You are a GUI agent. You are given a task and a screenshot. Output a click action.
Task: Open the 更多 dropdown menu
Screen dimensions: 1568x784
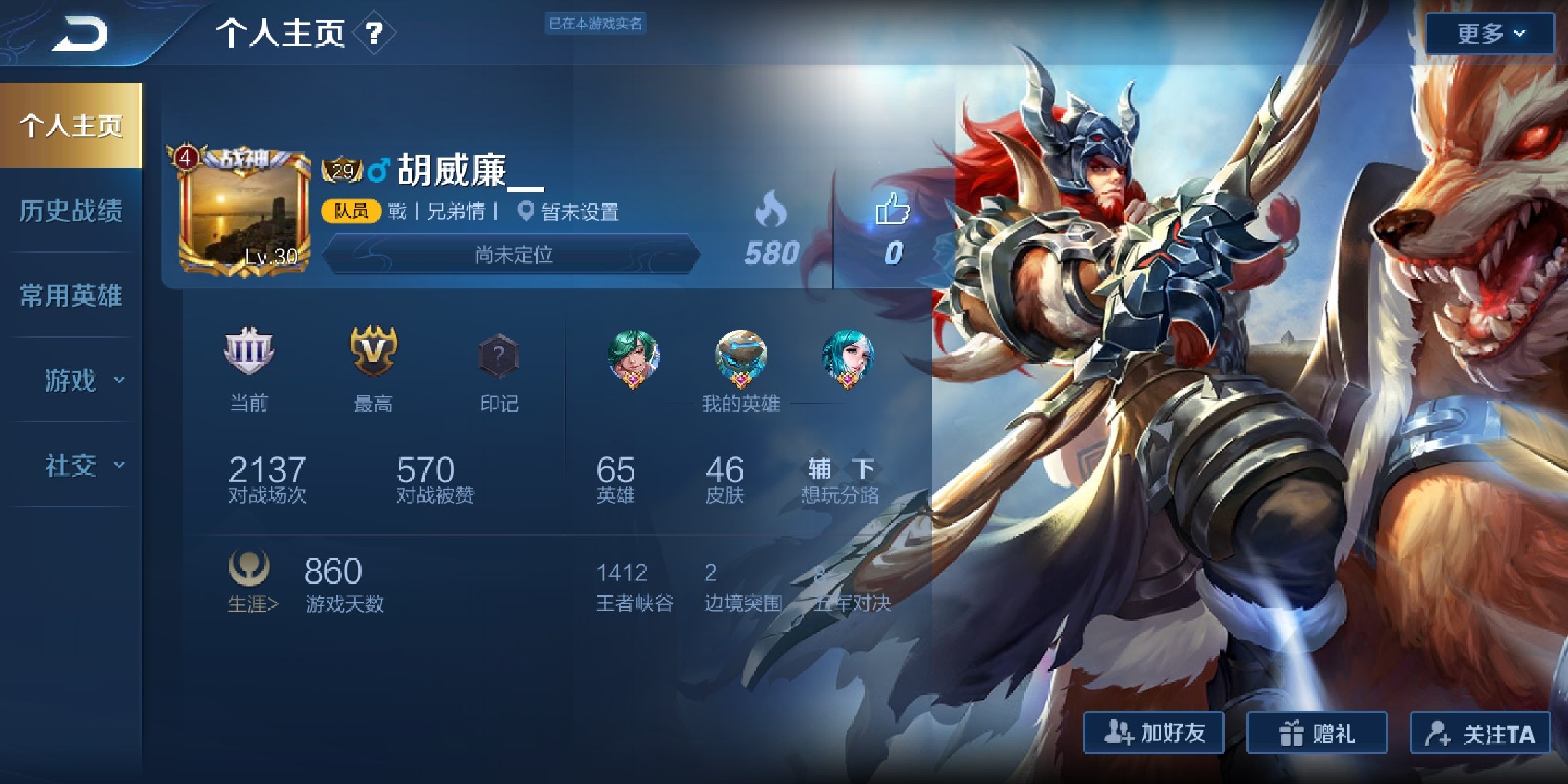point(1490,33)
